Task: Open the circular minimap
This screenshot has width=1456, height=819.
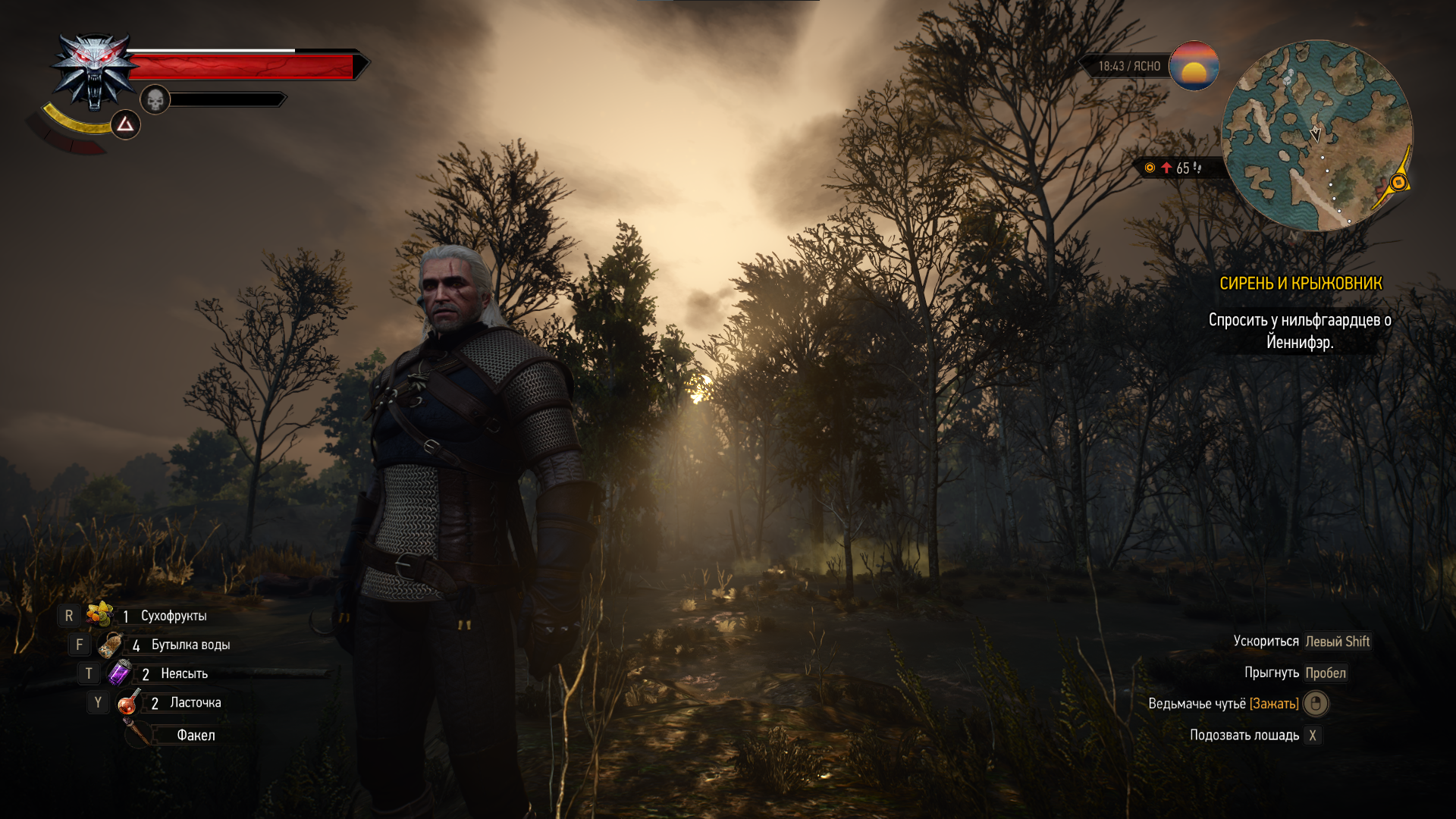Action: pyautogui.click(x=1316, y=136)
